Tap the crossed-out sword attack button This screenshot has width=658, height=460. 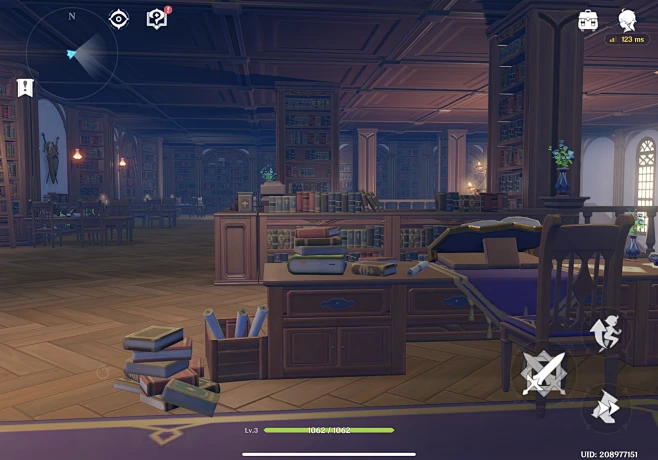click(x=544, y=374)
